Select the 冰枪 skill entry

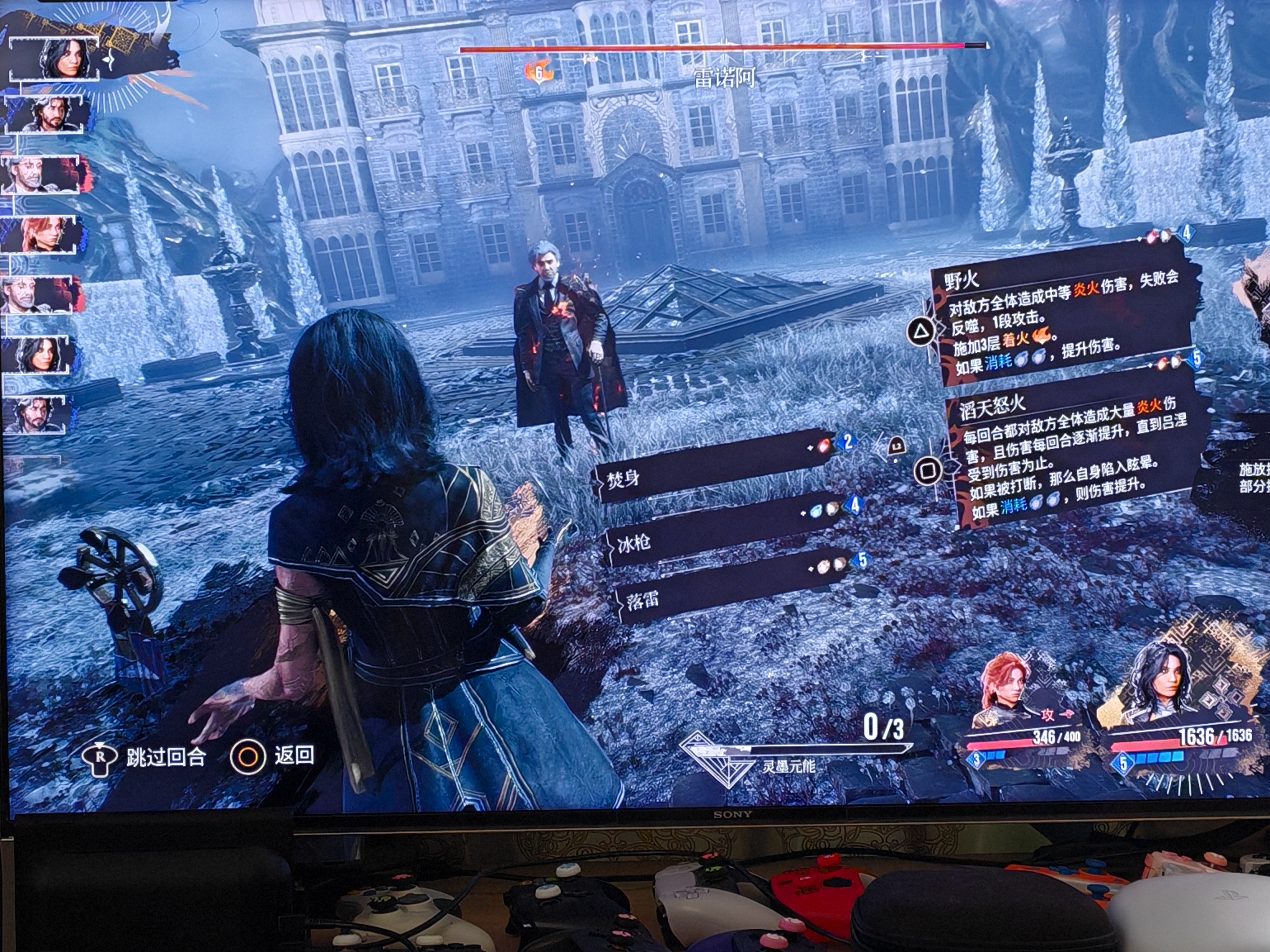[723, 536]
